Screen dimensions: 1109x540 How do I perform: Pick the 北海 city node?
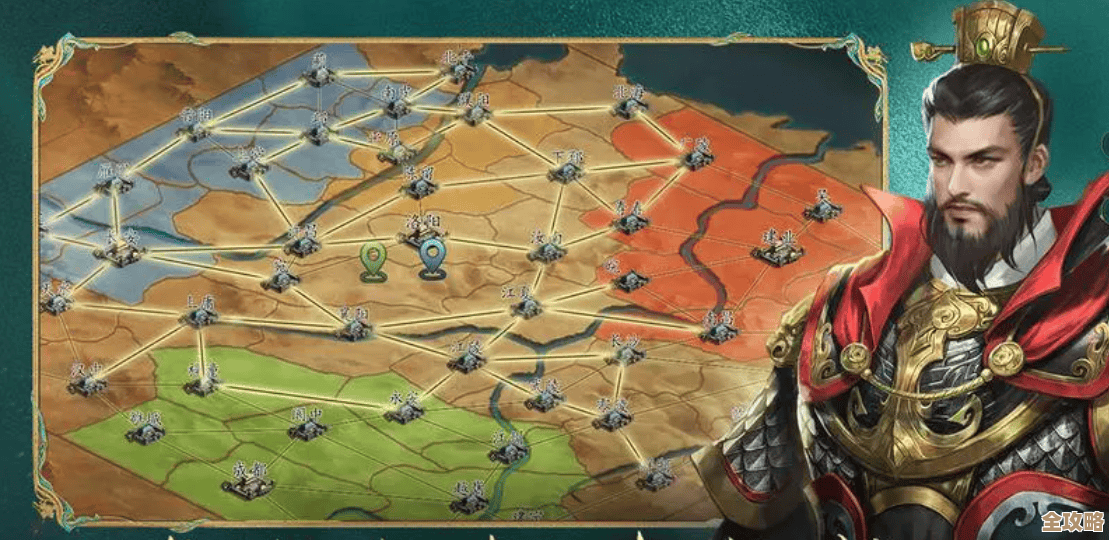click(x=628, y=106)
